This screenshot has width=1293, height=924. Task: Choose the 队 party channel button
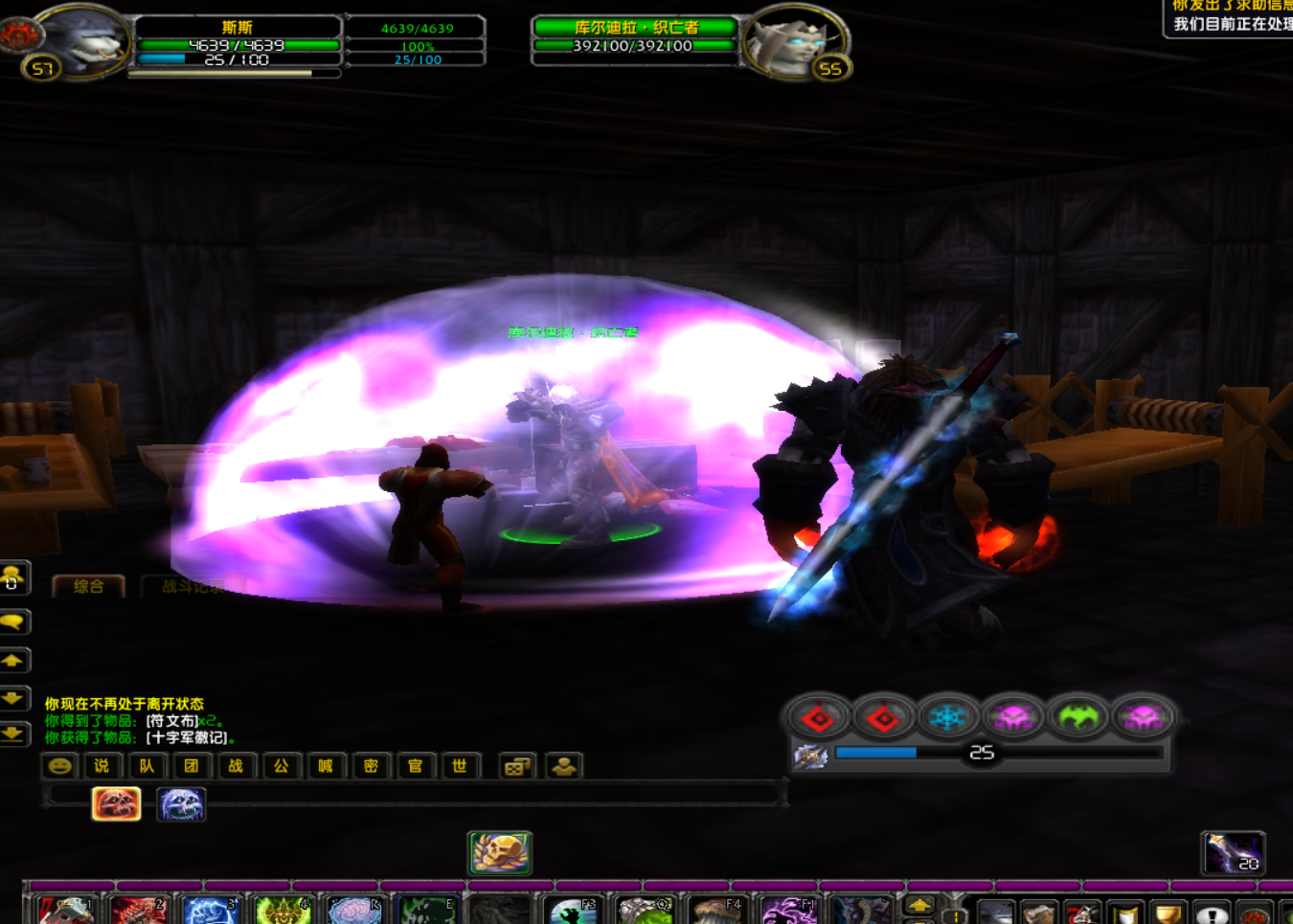pos(147,766)
